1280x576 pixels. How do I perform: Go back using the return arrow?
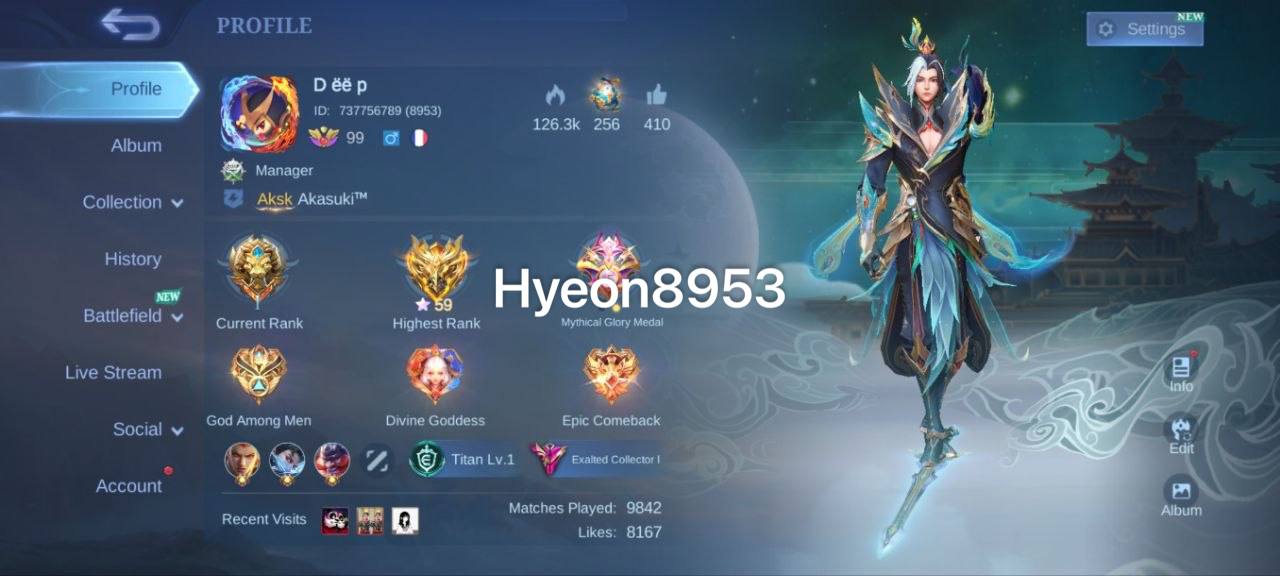pos(130,25)
